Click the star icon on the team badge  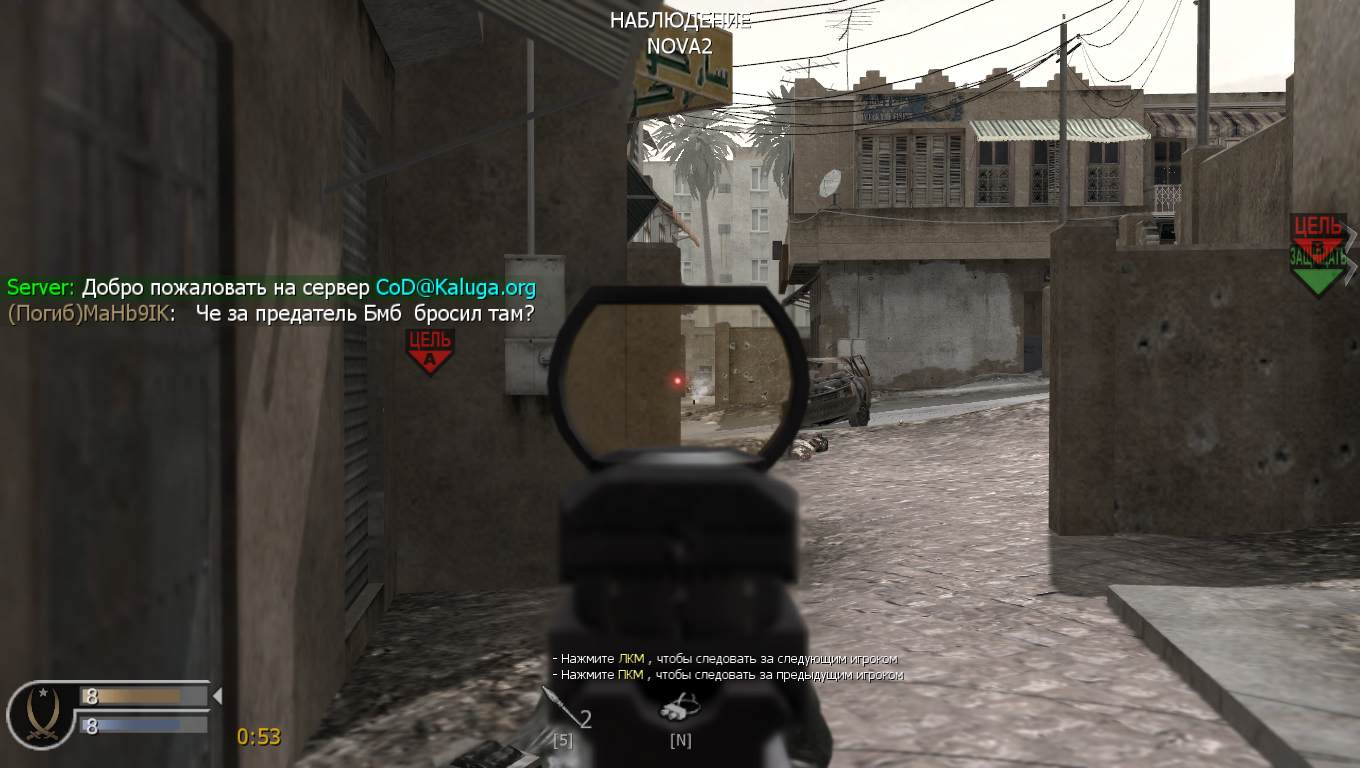42,691
